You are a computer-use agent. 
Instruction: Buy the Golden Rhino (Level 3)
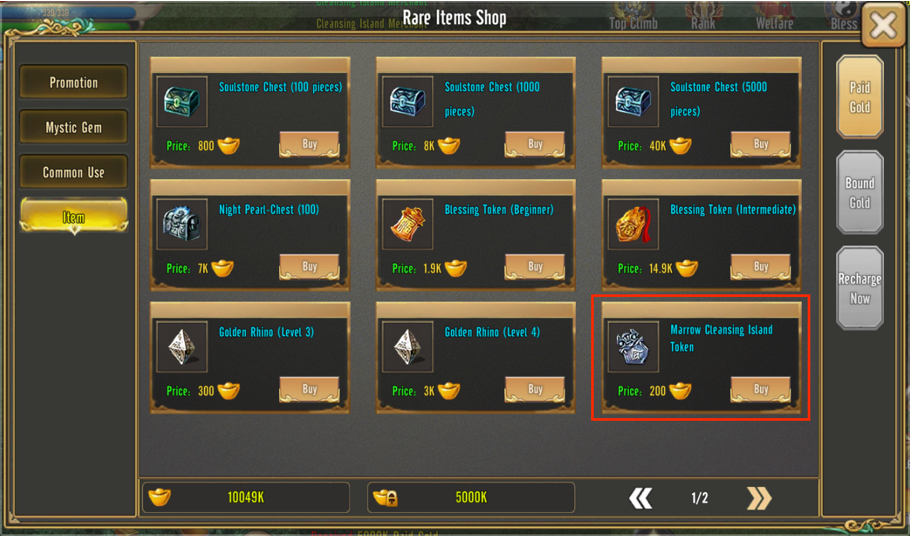tap(309, 389)
